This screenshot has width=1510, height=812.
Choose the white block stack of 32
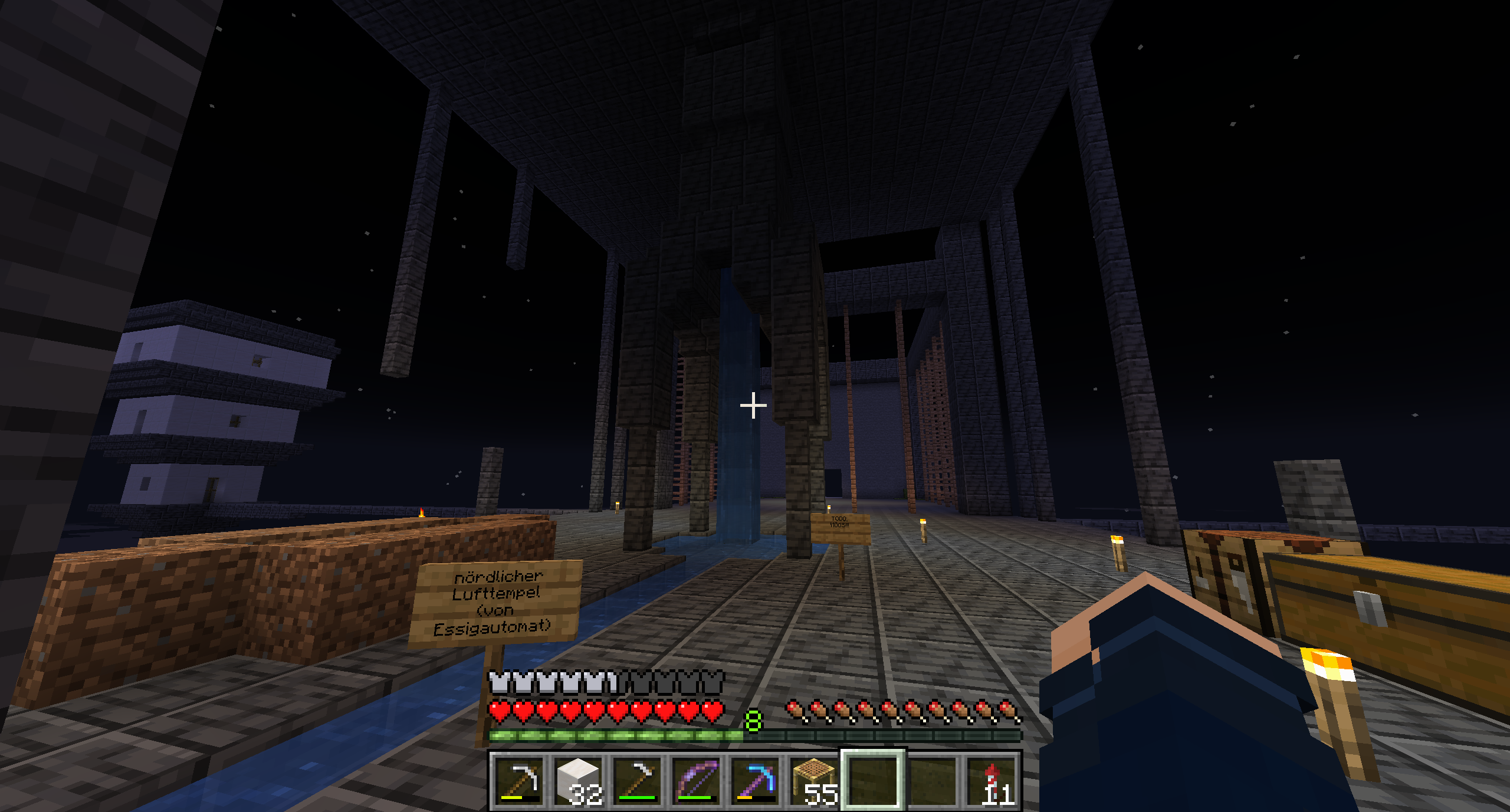click(579, 781)
